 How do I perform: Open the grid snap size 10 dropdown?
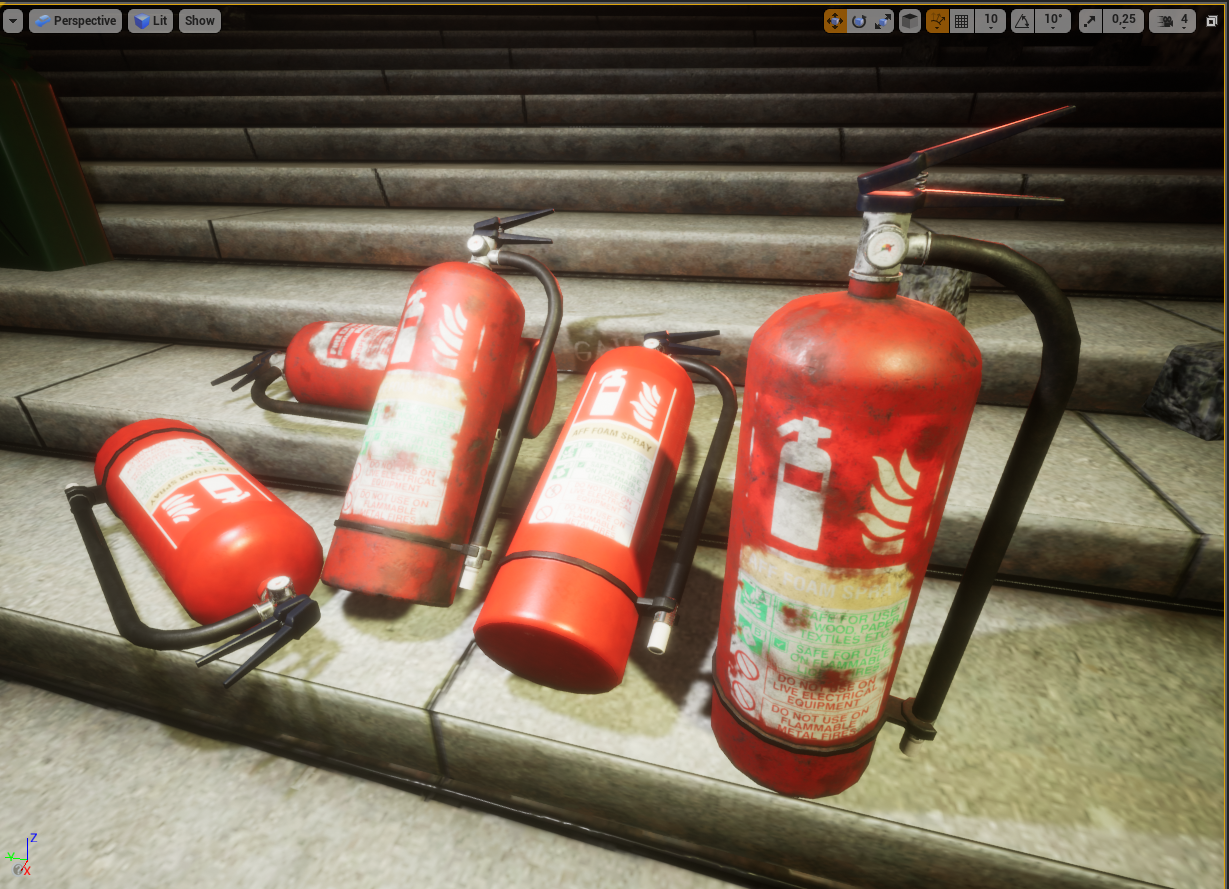(991, 21)
